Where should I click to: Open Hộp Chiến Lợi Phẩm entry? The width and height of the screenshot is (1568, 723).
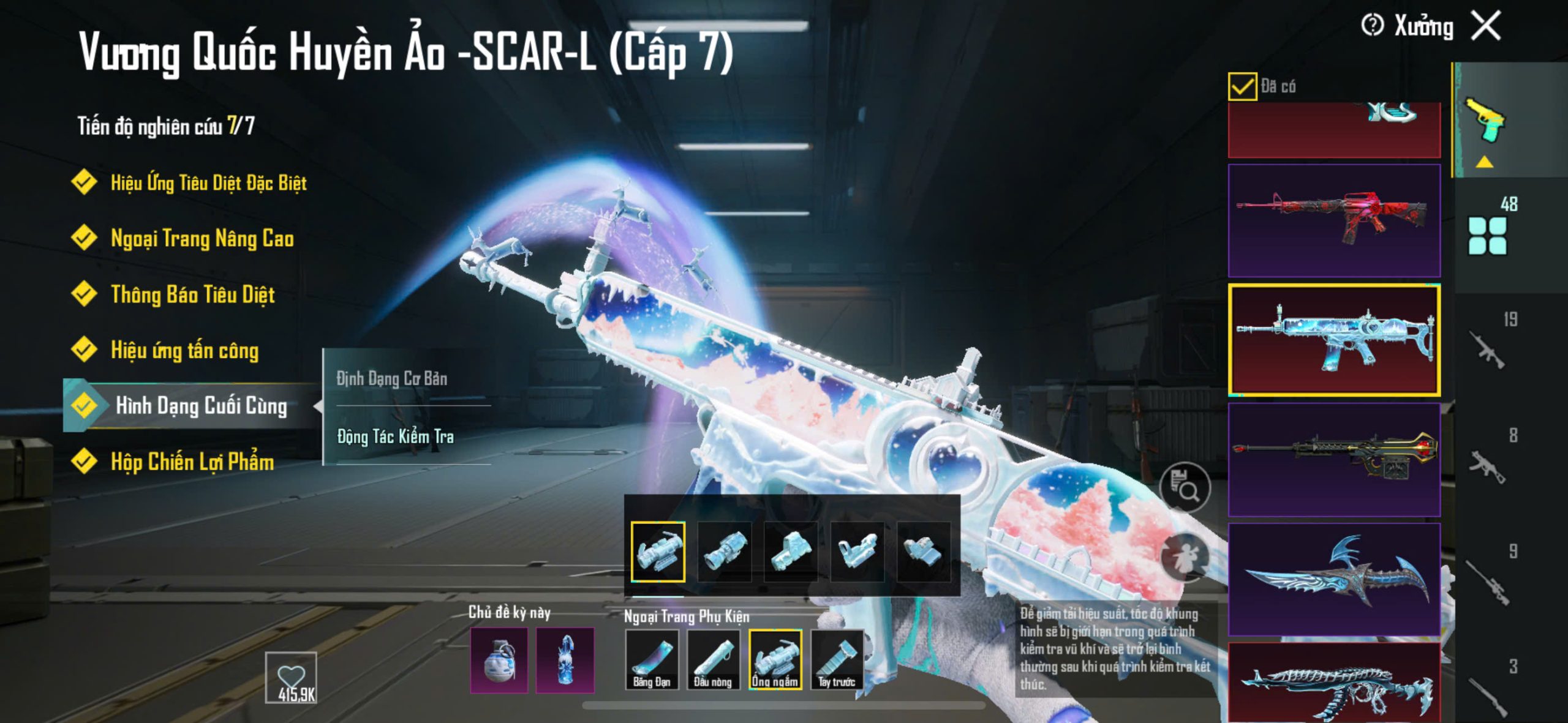[x=192, y=462]
